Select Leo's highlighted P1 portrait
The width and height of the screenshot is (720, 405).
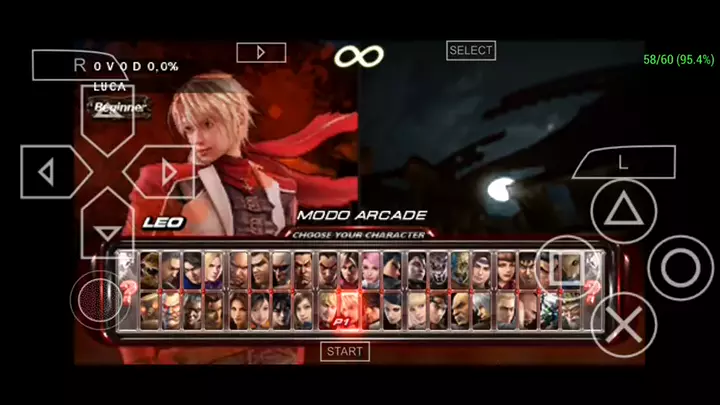(349, 310)
